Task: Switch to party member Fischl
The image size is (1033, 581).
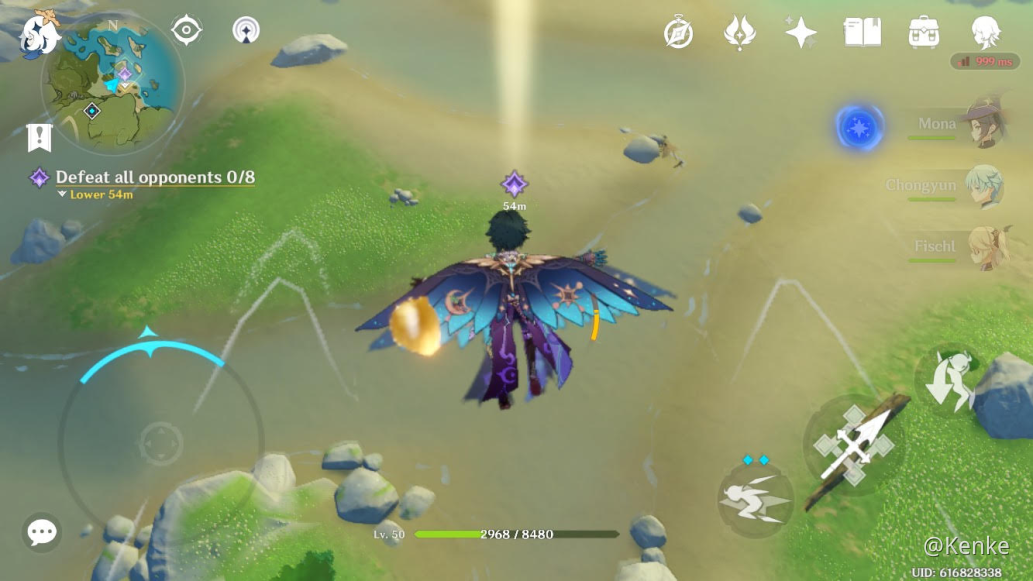Action: (x=983, y=246)
